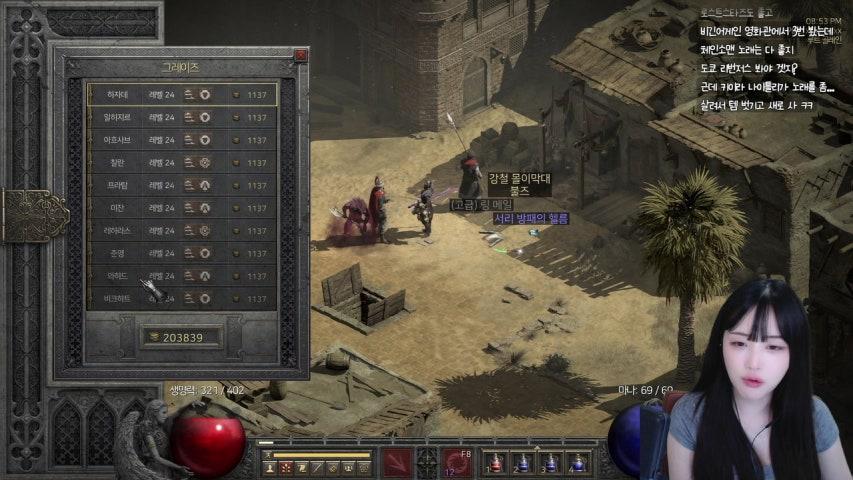The height and width of the screenshot is (480, 853).
Task: Pick up the 강철 몰이막대 item label
Action: point(519,178)
